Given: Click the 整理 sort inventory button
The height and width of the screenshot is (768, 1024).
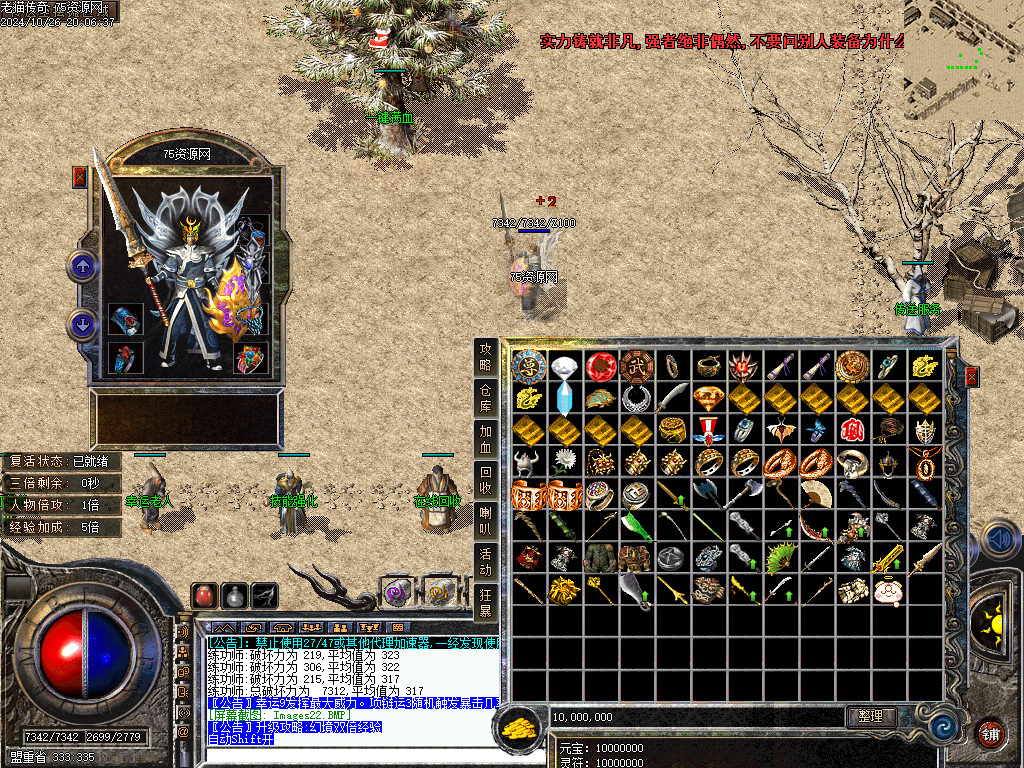Looking at the screenshot, I should 870,716.
